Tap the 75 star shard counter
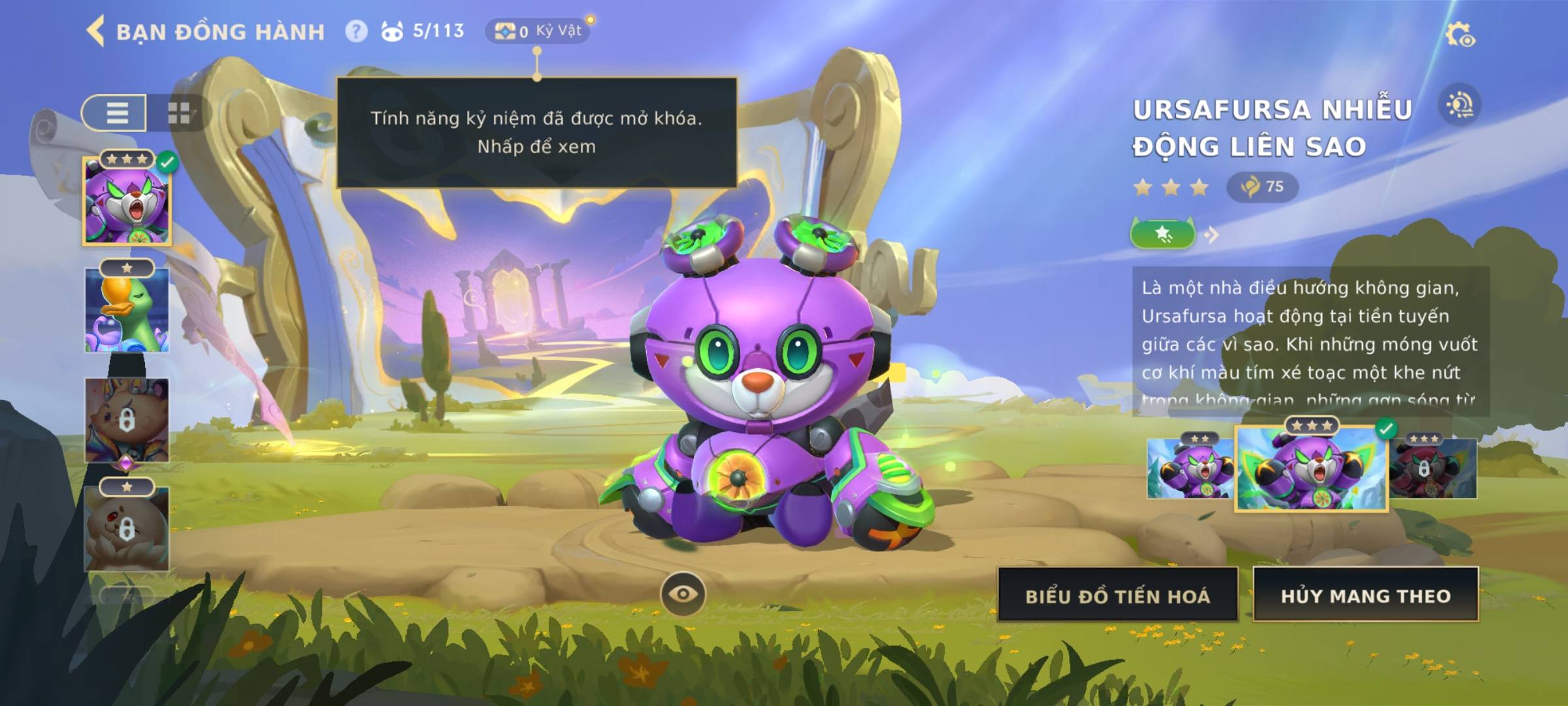This screenshot has width=1568, height=706. click(x=1262, y=187)
